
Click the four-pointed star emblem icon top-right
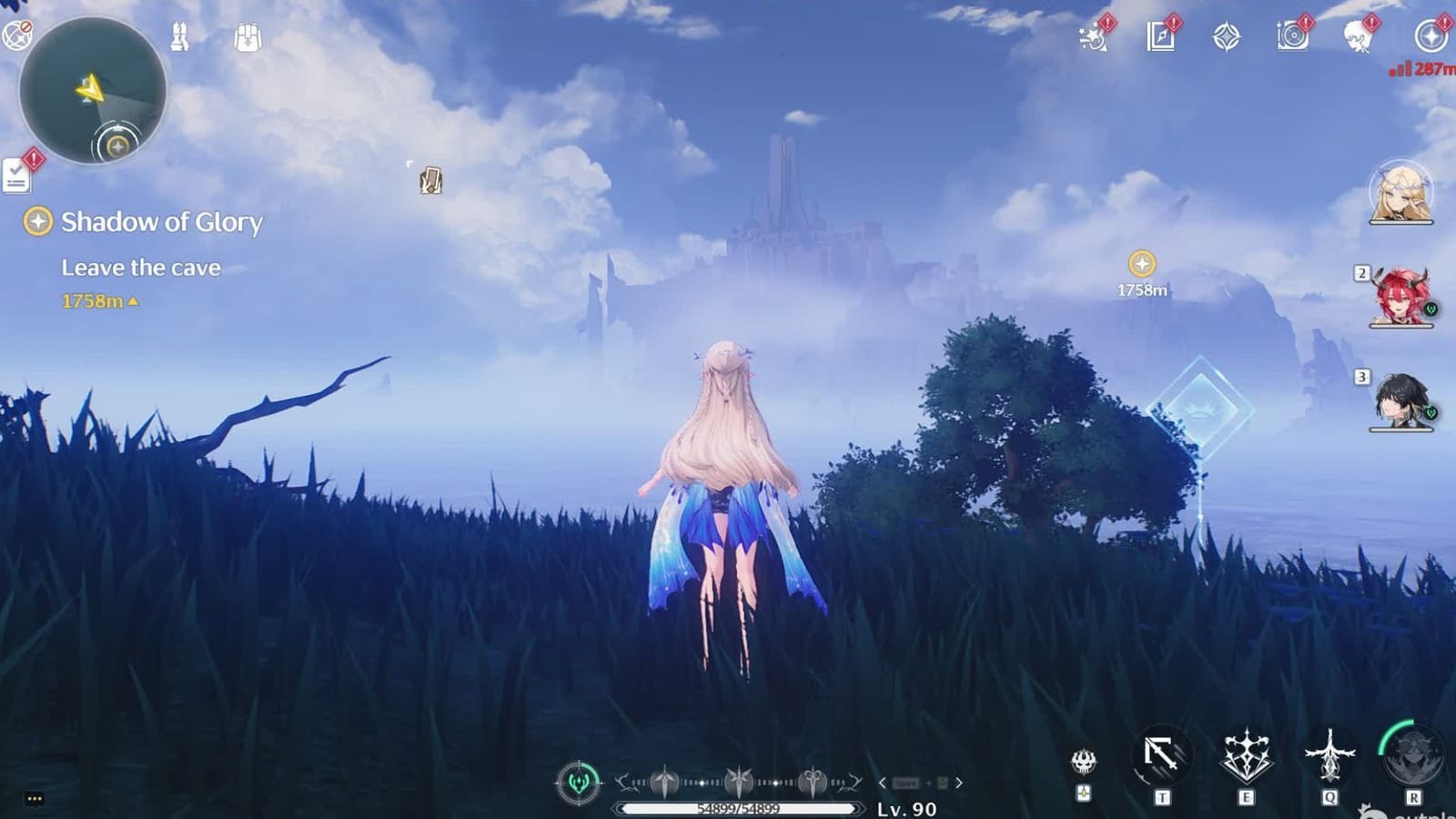point(1227,36)
